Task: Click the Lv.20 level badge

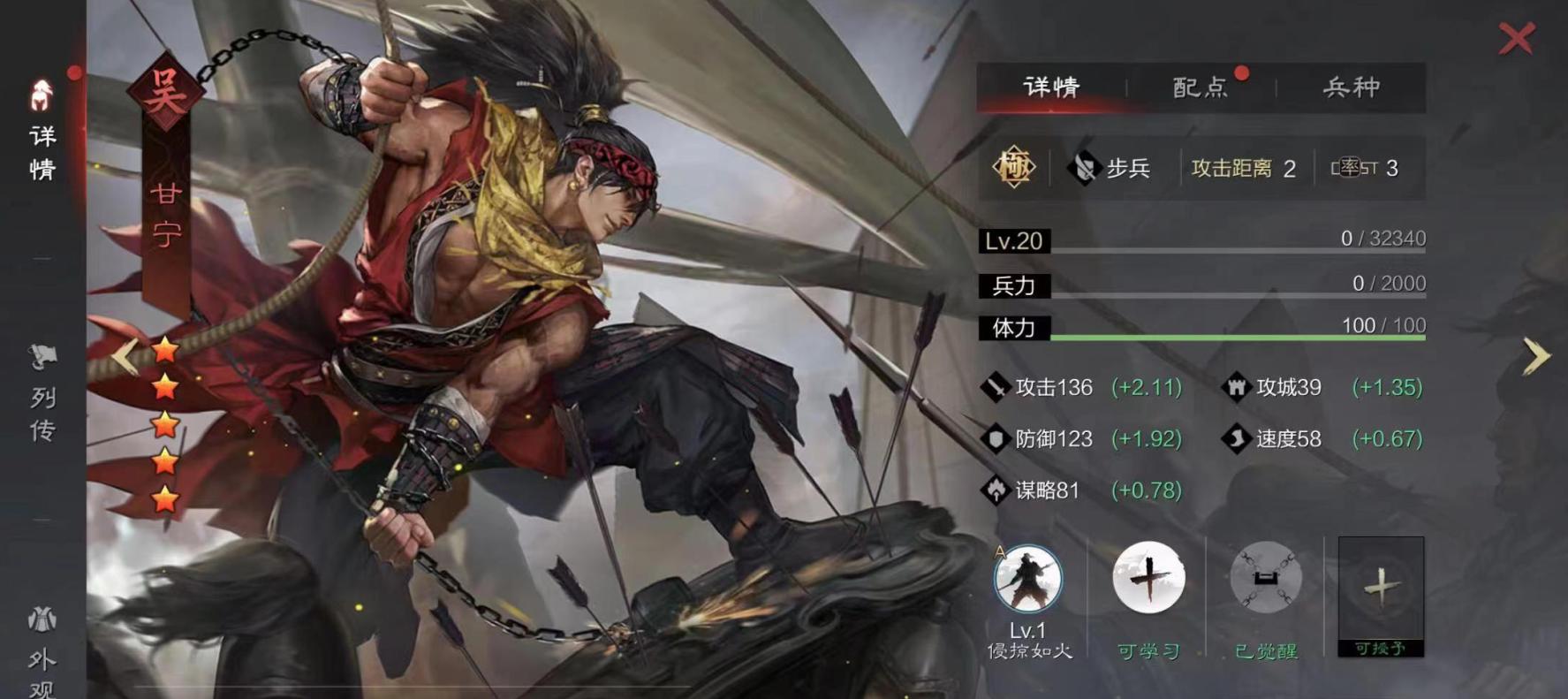Action: pyautogui.click(x=1012, y=240)
